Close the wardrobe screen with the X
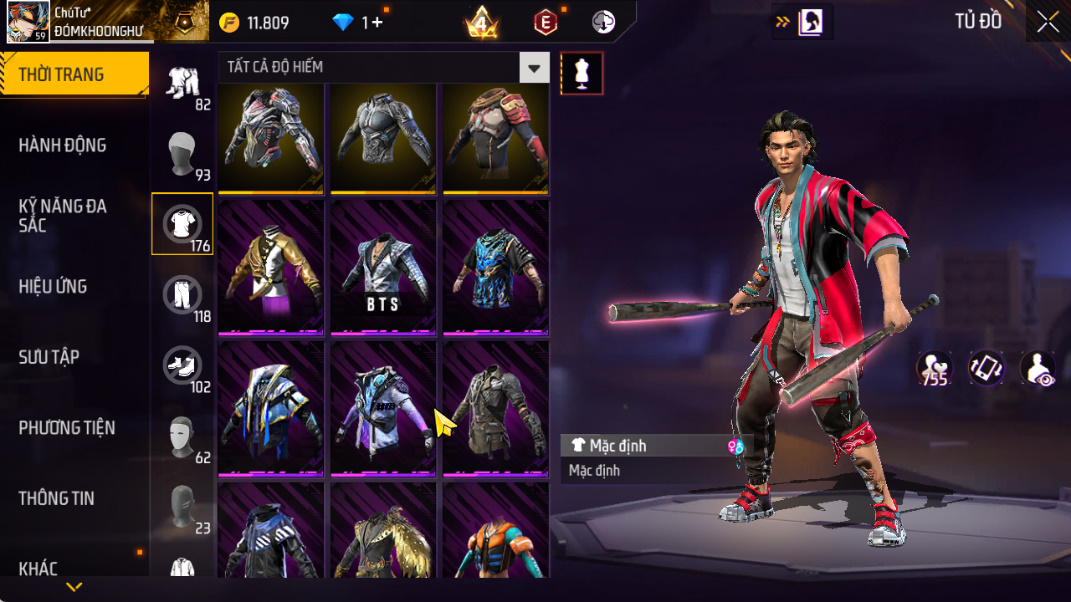Screen dimensions: 1071x602 point(1047,22)
